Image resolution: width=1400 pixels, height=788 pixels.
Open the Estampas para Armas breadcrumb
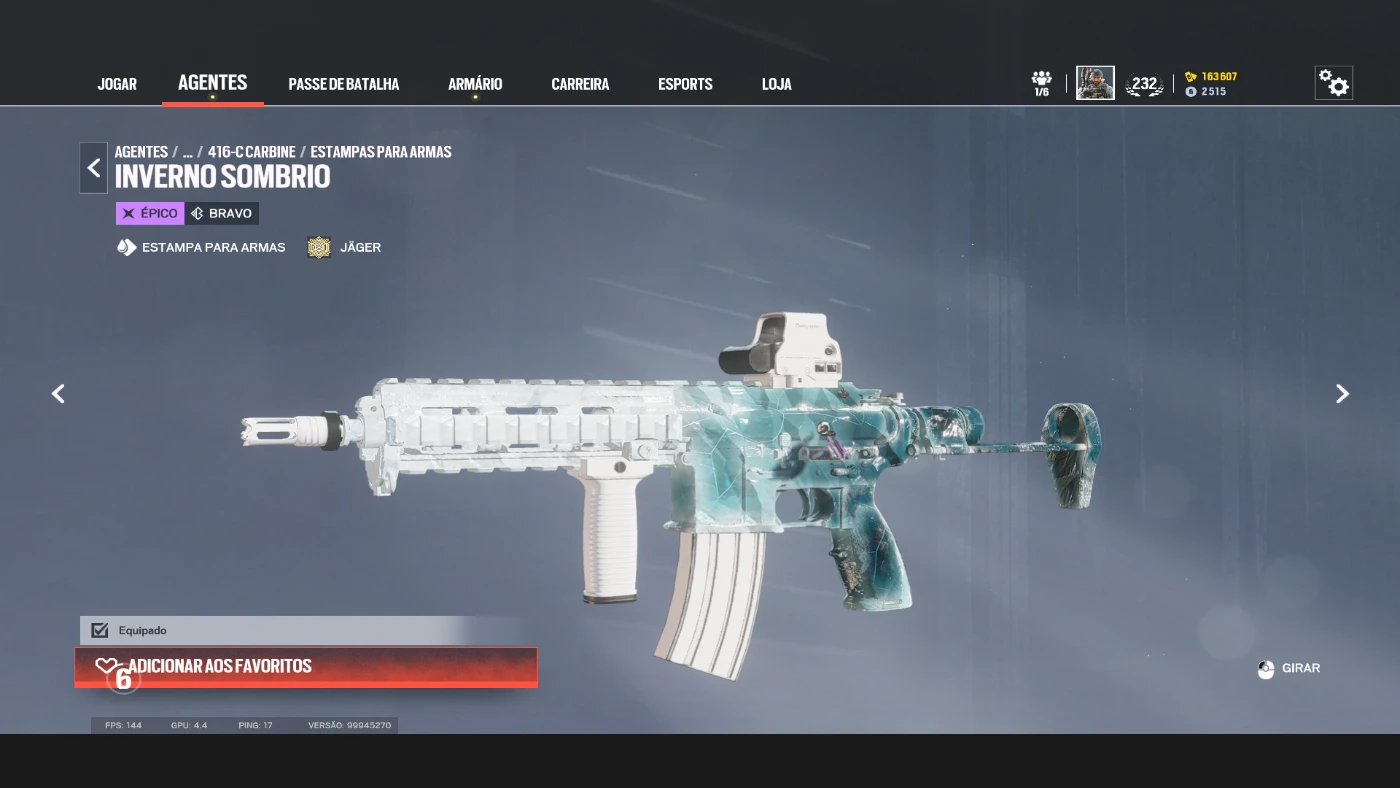coord(380,152)
